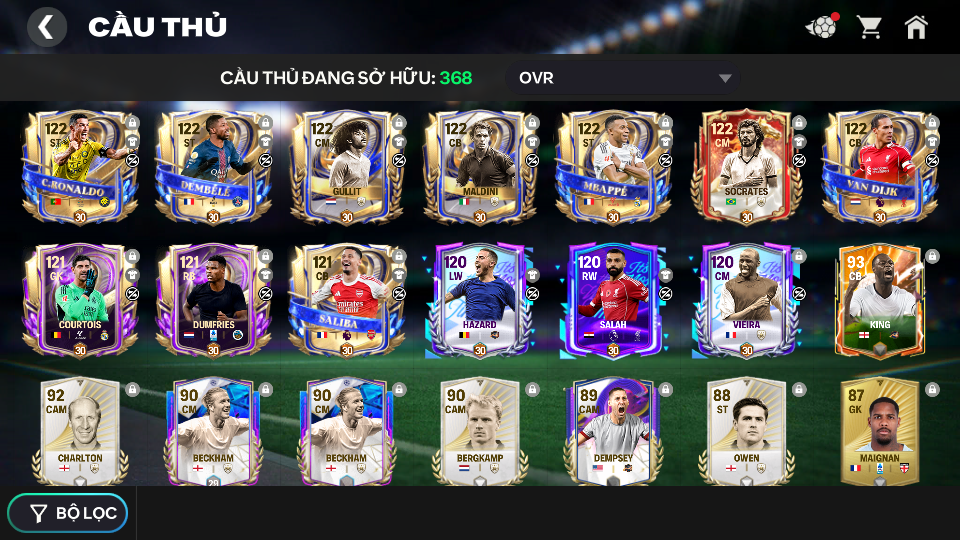Viewport: 960px width, 540px height.
Task: Go back using the arrow button
Action: 46,27
